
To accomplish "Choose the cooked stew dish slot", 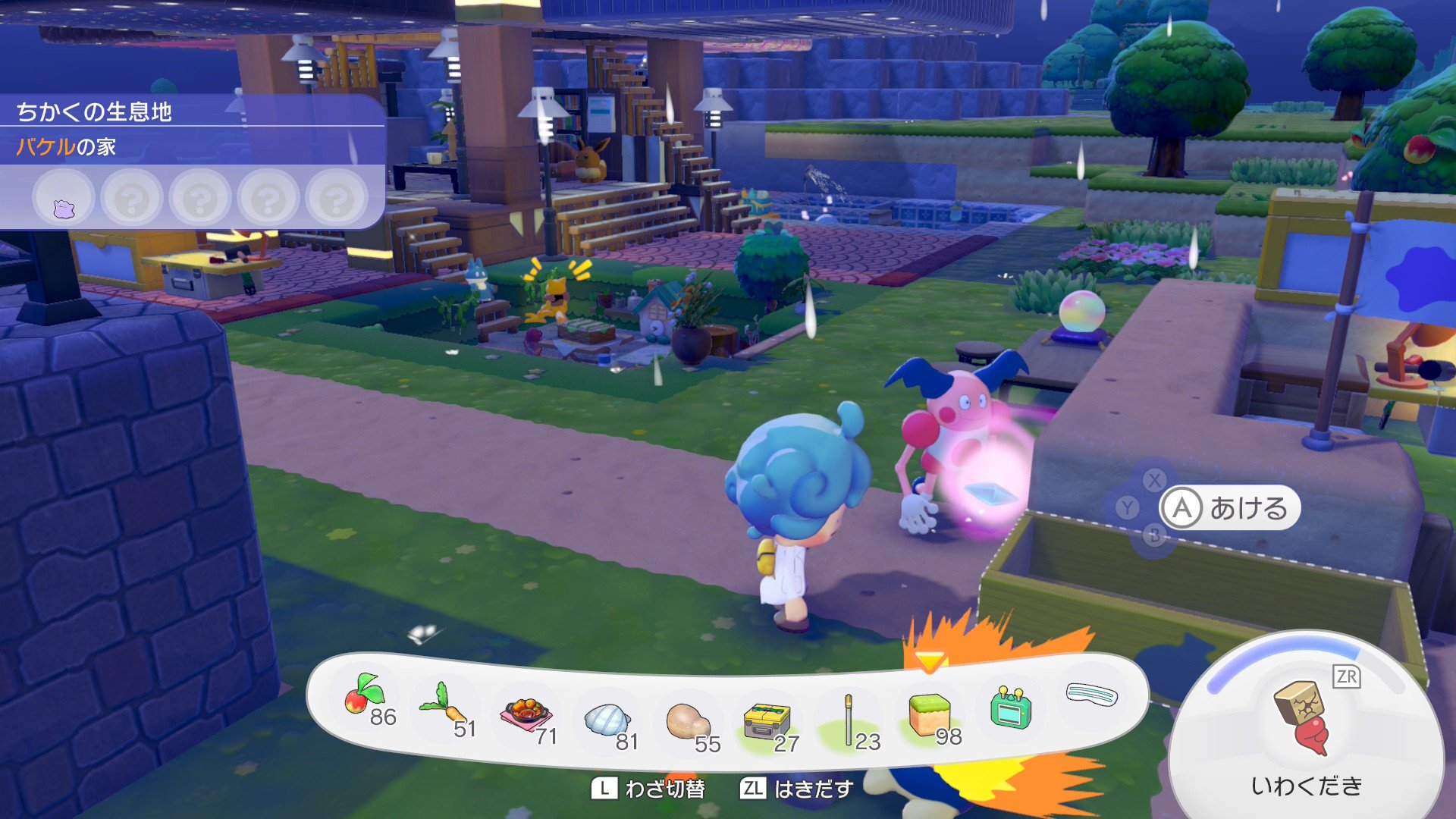I will (526, 714).
